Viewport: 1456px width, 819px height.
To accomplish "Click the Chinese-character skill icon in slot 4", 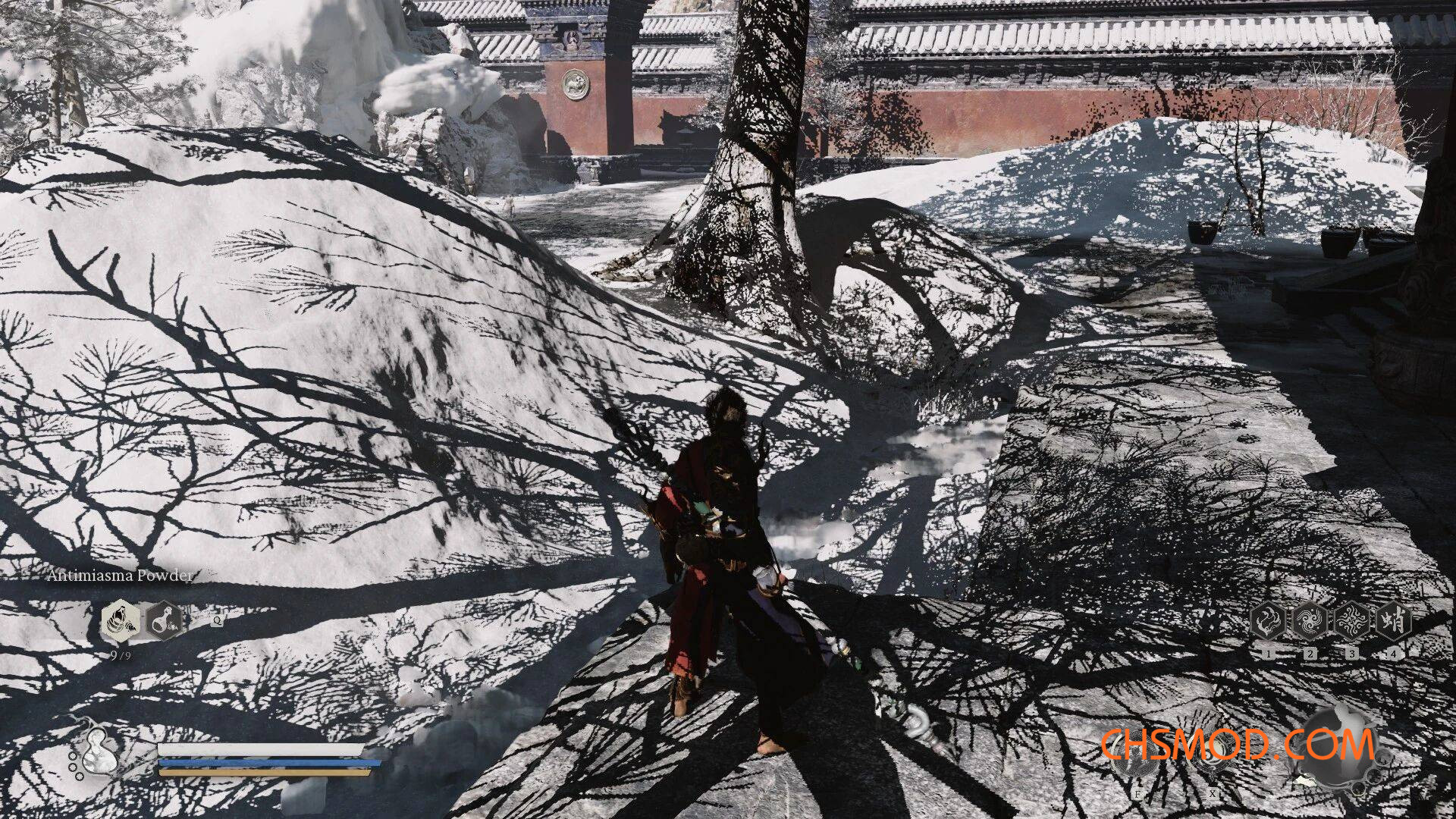I will coord(1392,620).
